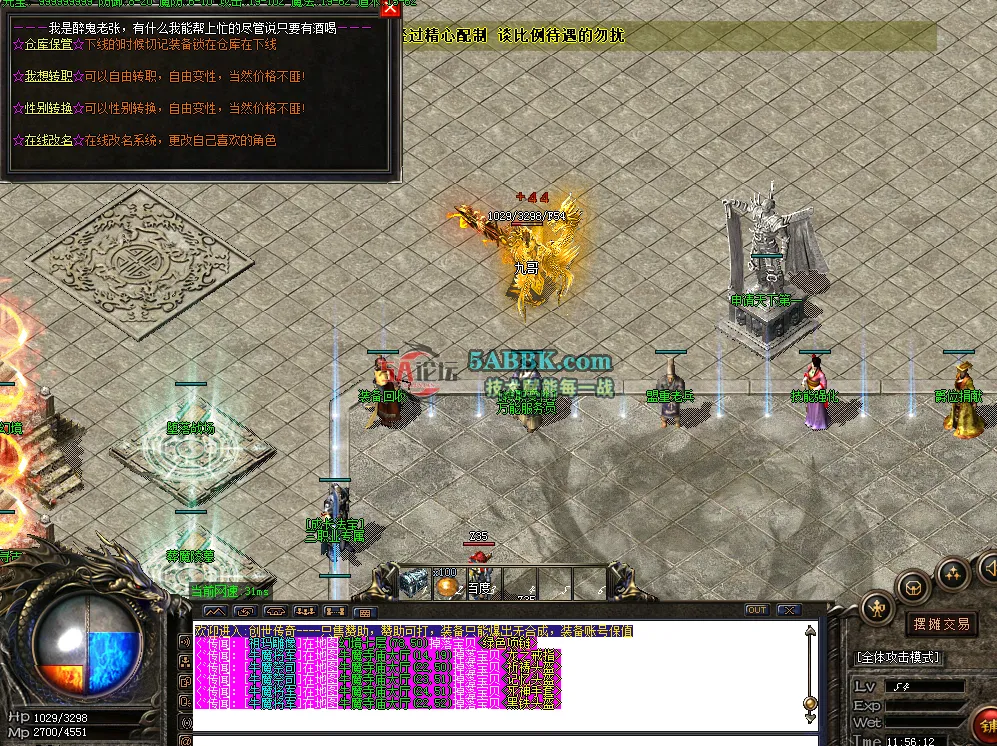Open the bag round icon
Viewport: 997px width, 746px height.
click(x=914, y=587)
